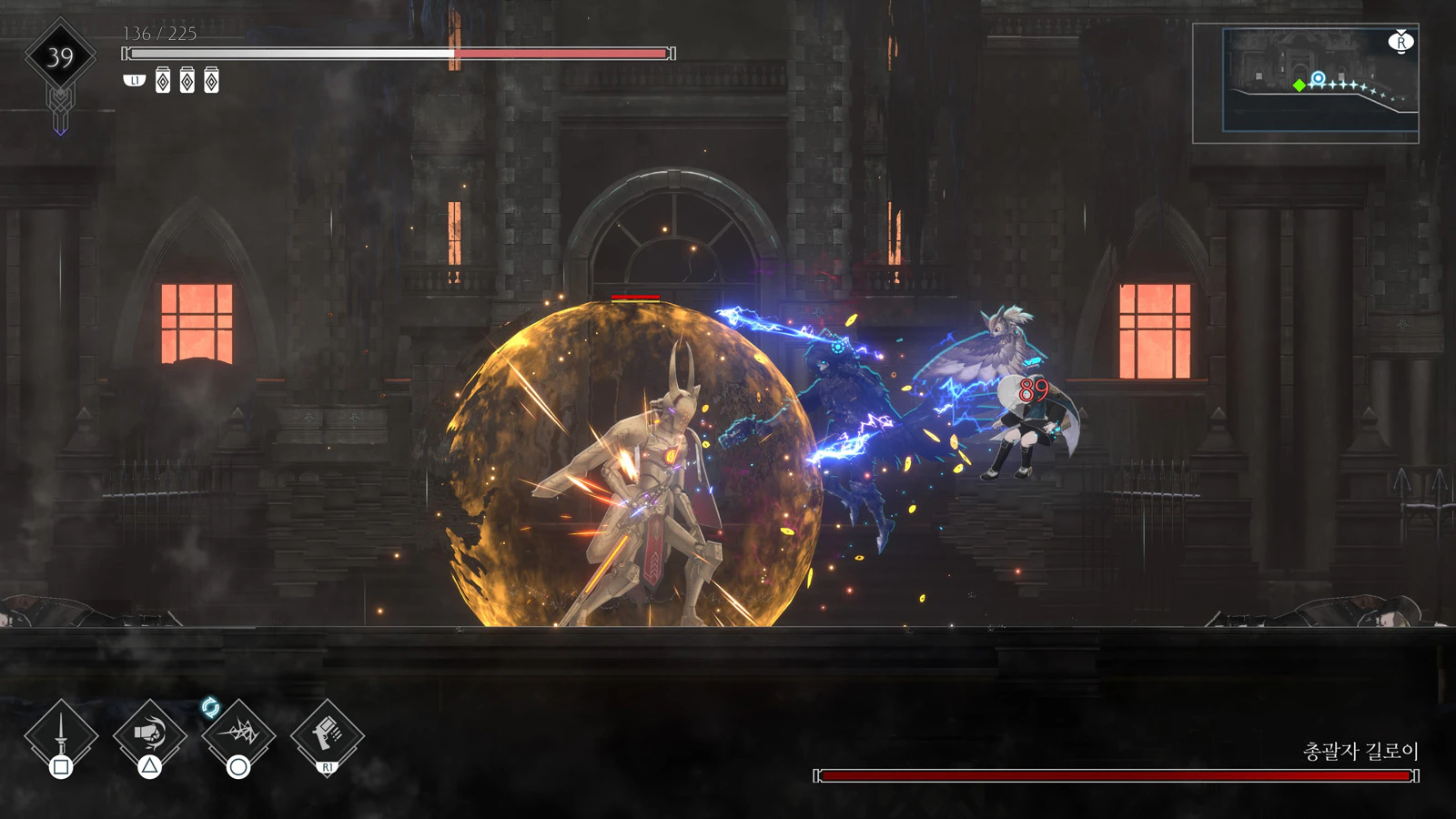The height and width of the screenshot is (819, 1456).
Task: Click the blue ring player marker on minimap
Action: [1318, 78]
